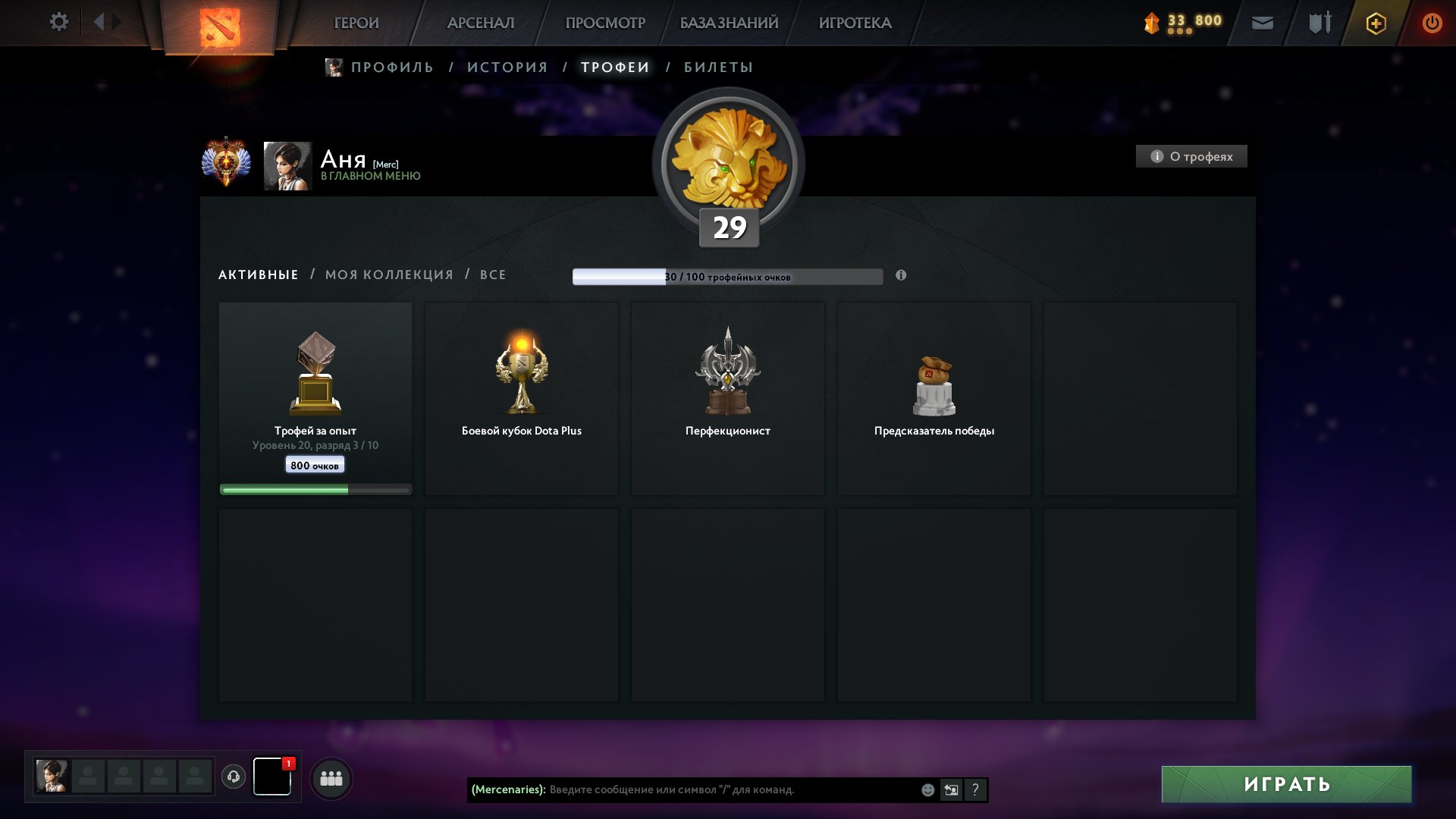Open the mail envelope icon
1456x819 pixels.
tap(1262, 23)
